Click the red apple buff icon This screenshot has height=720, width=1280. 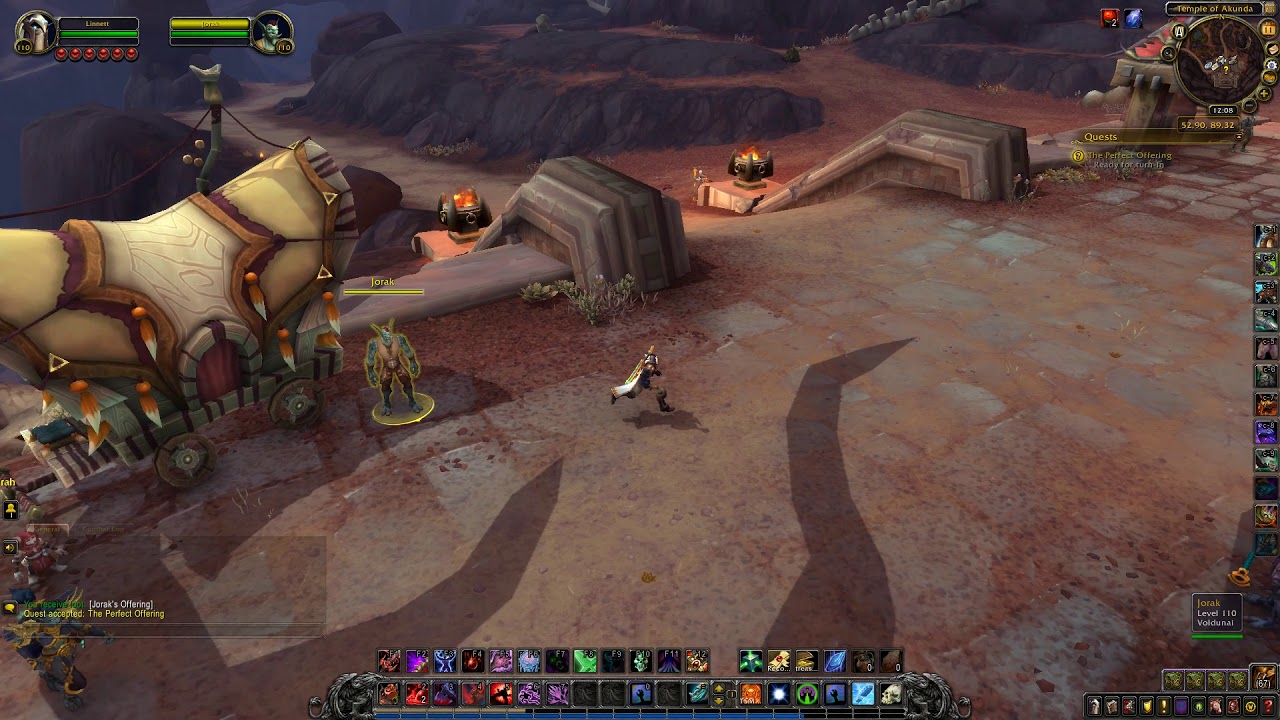(1110, 19)
